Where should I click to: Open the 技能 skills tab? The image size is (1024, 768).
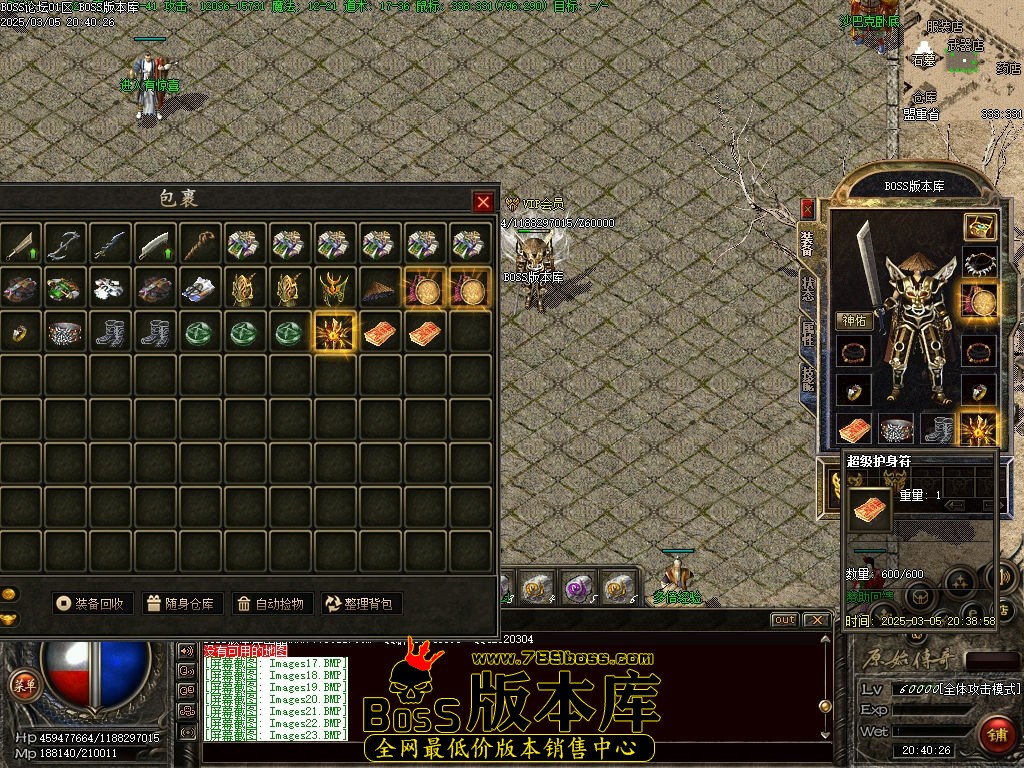[808, 377]
